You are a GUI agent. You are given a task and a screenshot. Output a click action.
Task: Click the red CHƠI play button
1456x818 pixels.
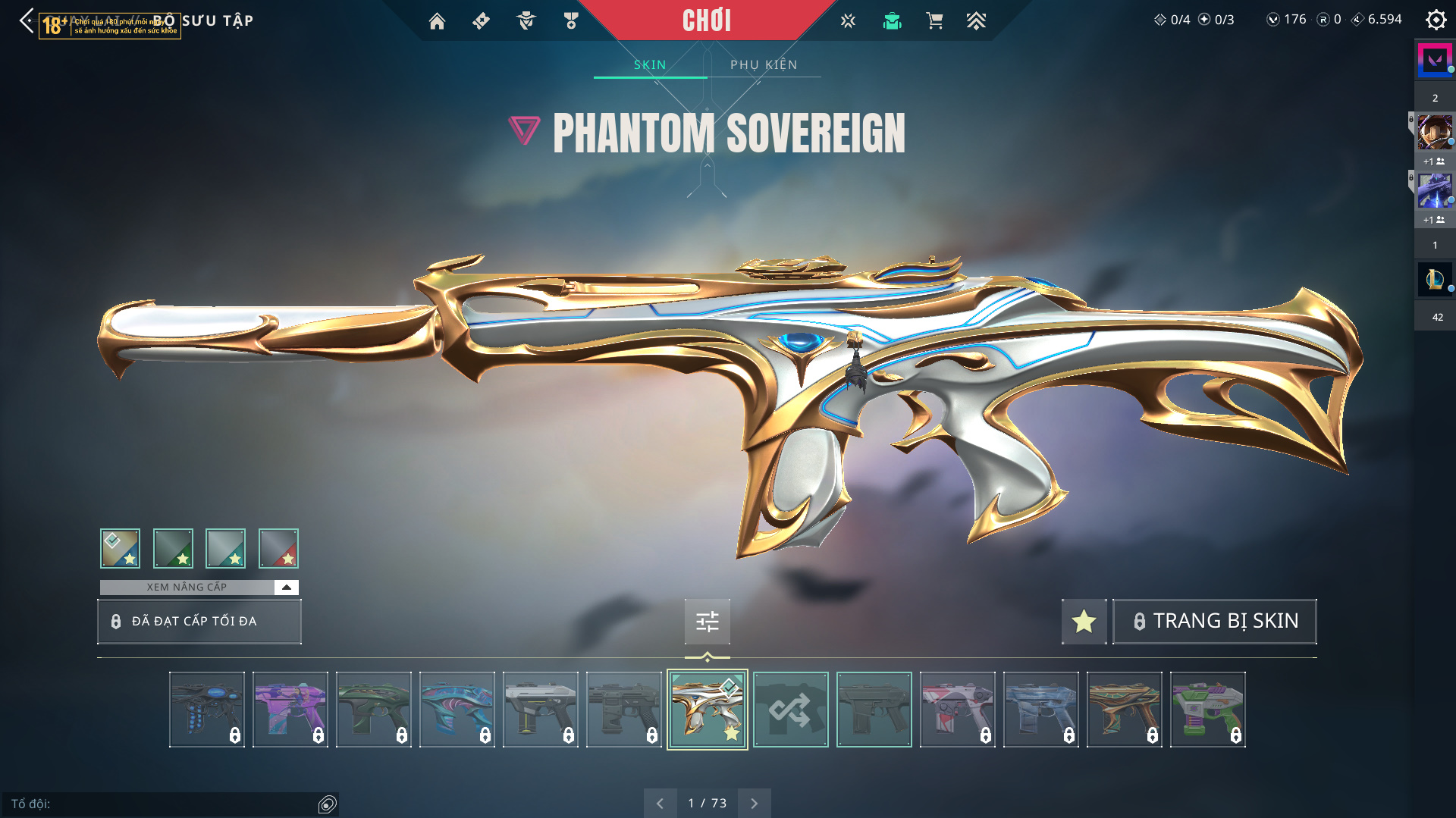[x=706, y=20]
